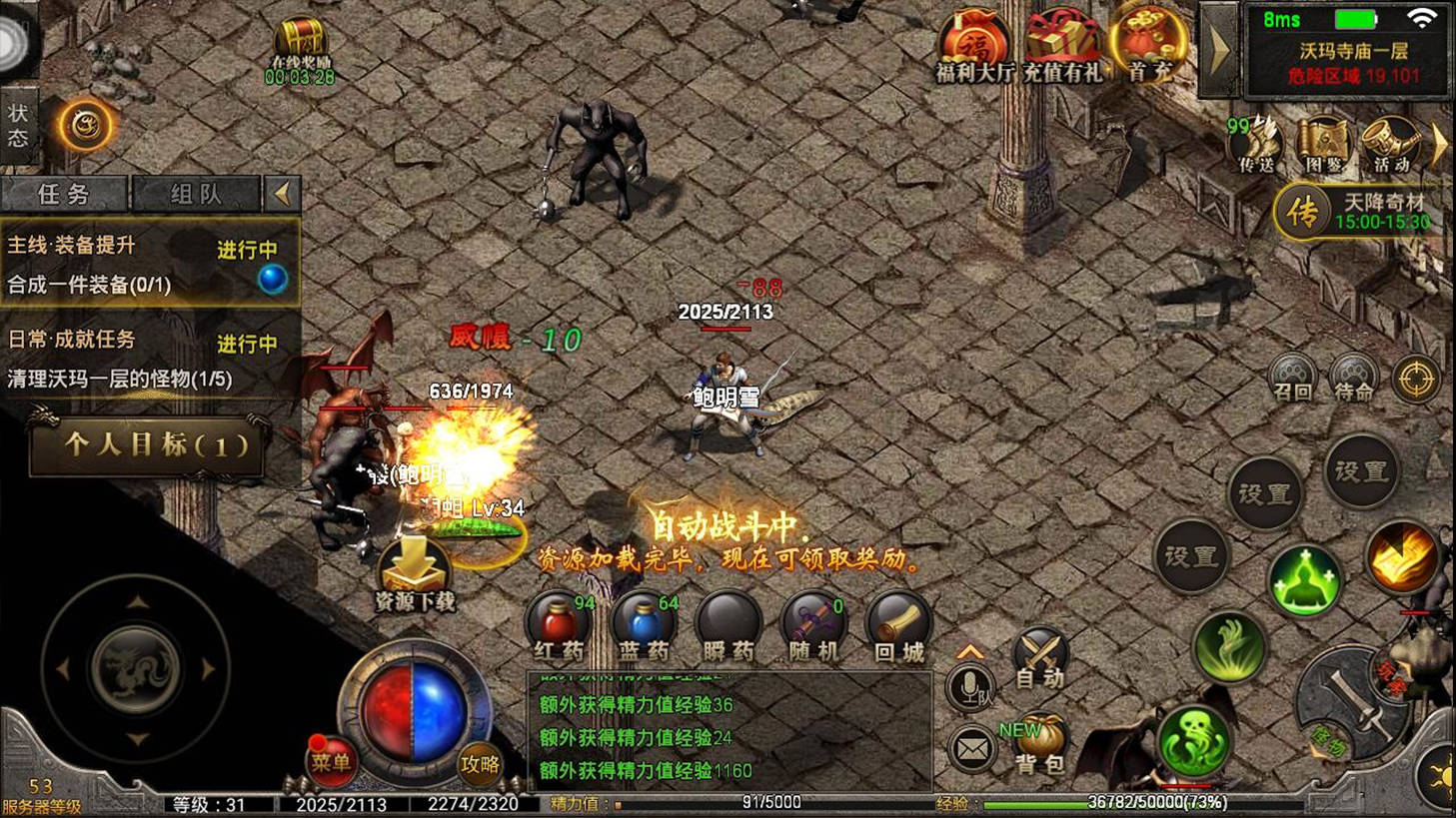Open the 背包 bag

click(1039, 745)
